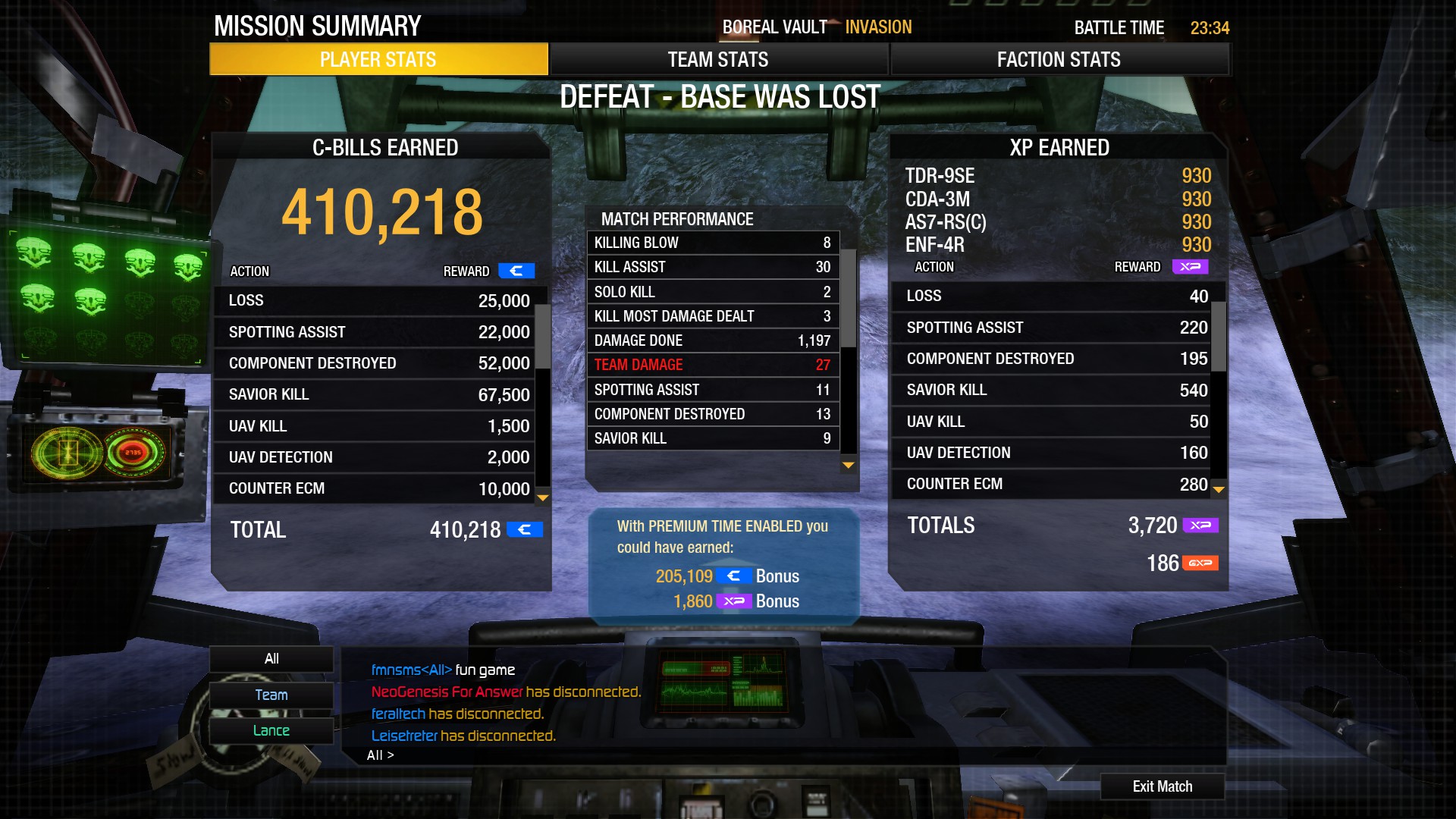Toggle the Team chat channel filter
1456x819 pixels.
click(271, 695)
